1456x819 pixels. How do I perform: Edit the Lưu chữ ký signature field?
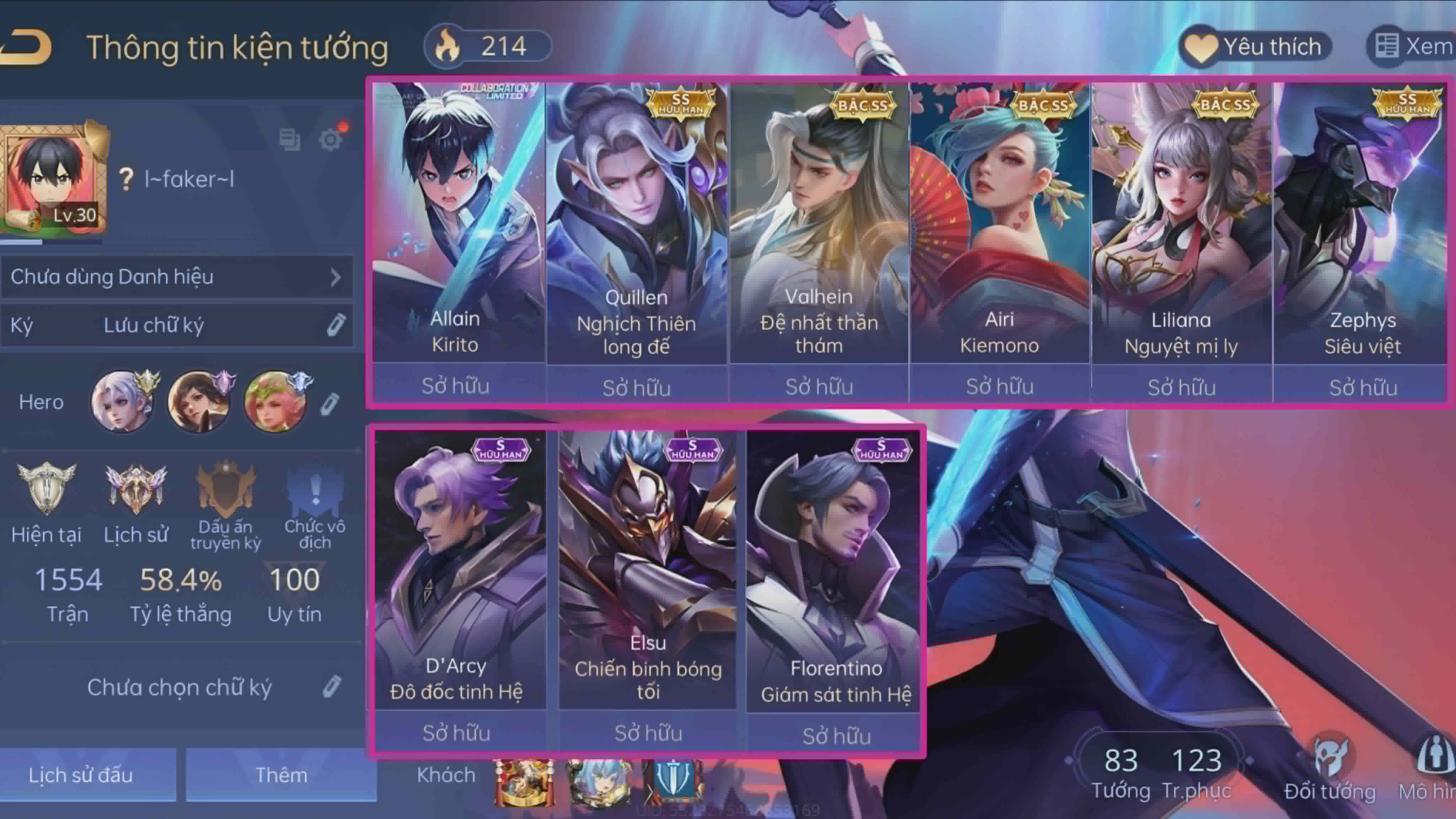(336, 325)
